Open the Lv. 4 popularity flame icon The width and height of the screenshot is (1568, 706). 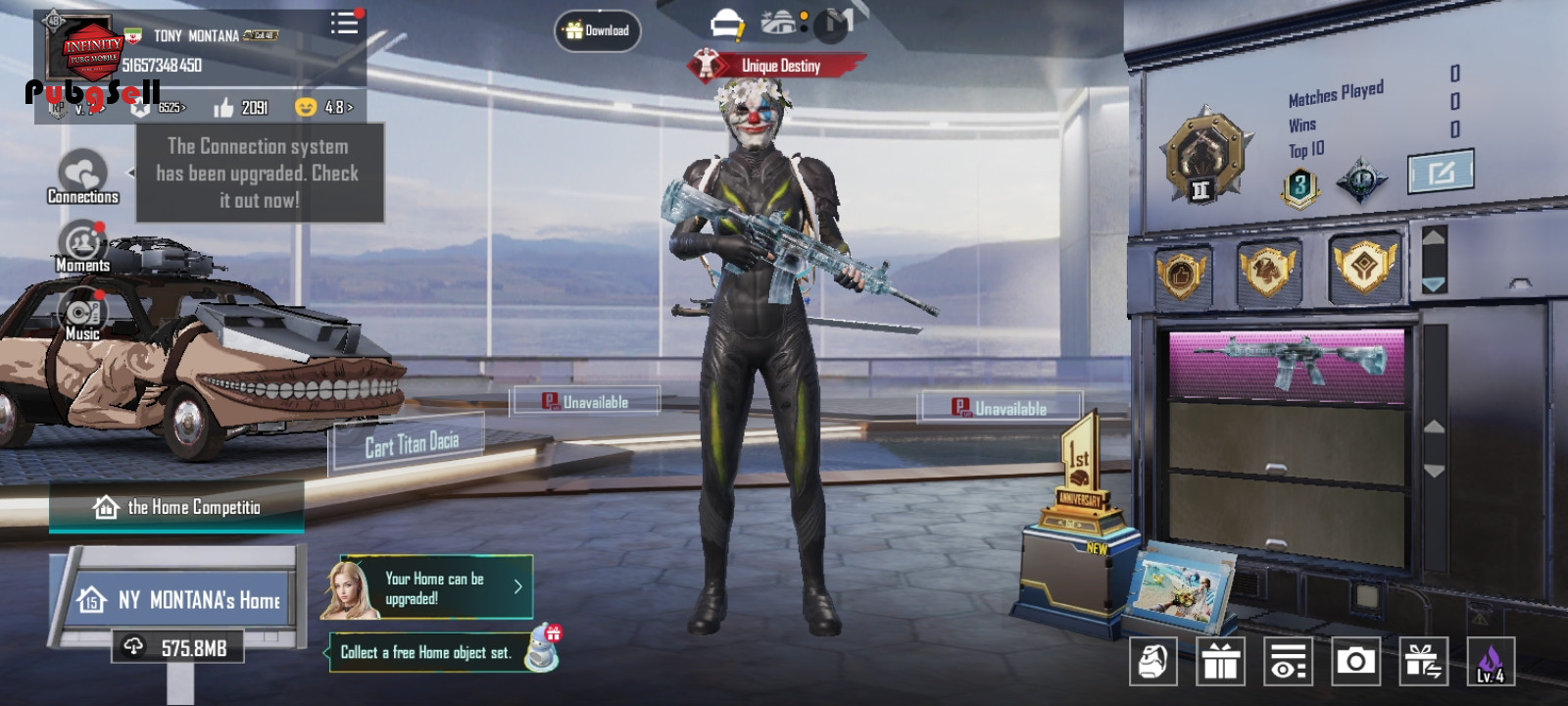(1490, 661)
